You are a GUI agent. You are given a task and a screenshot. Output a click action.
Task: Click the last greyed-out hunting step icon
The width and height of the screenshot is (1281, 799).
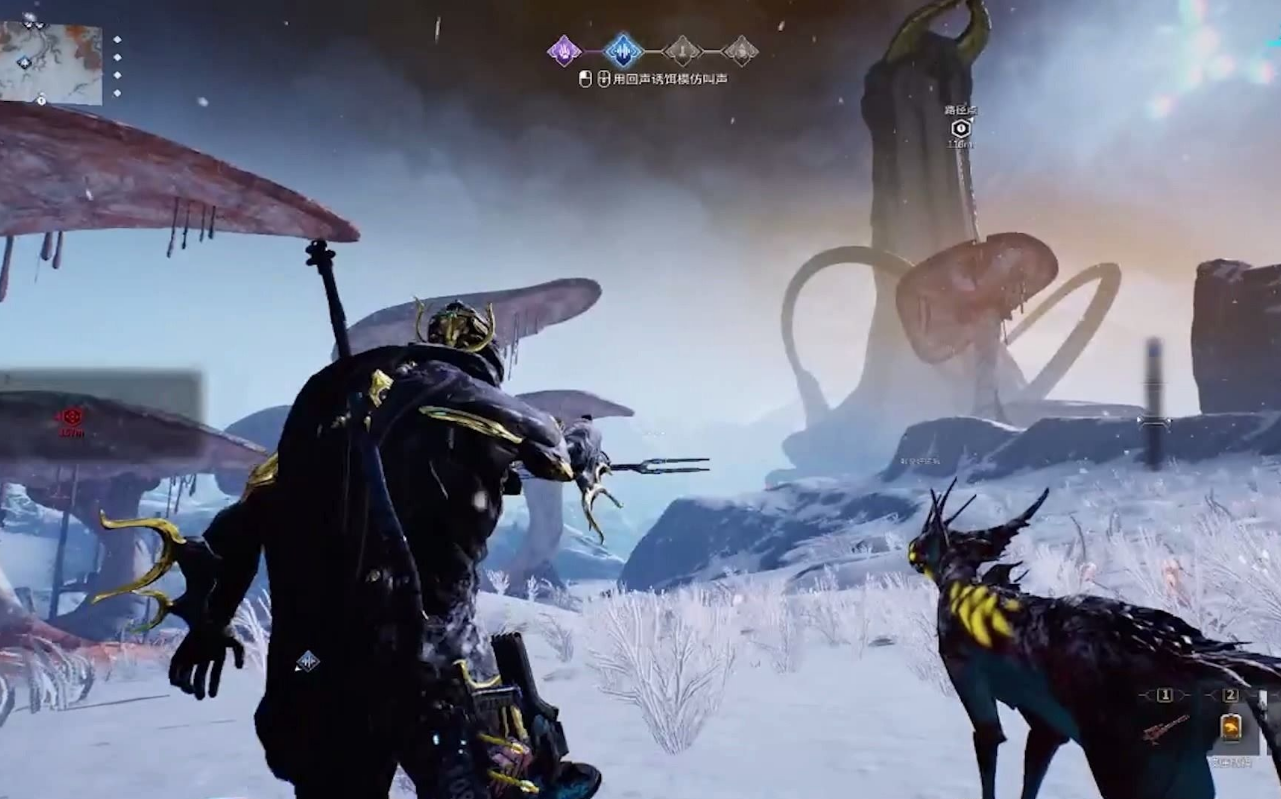740,50
